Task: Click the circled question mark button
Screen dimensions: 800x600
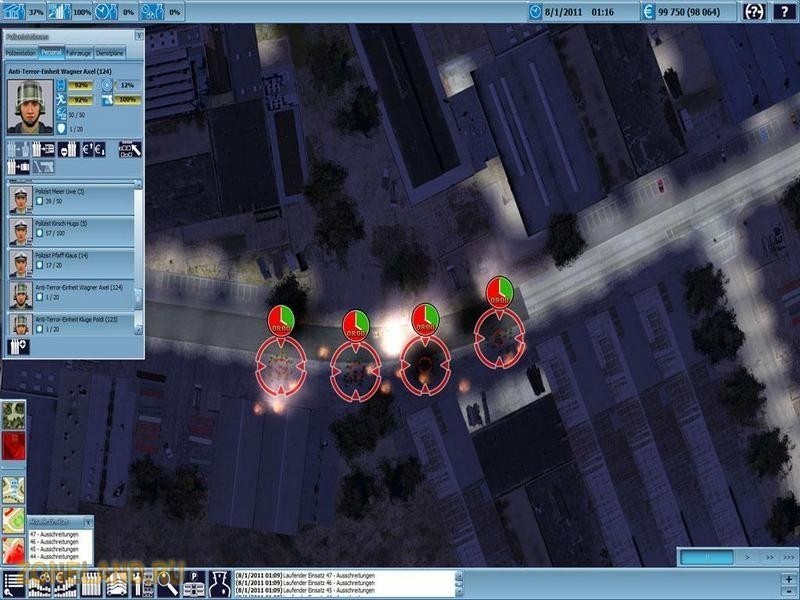Action: coord(754,10)
